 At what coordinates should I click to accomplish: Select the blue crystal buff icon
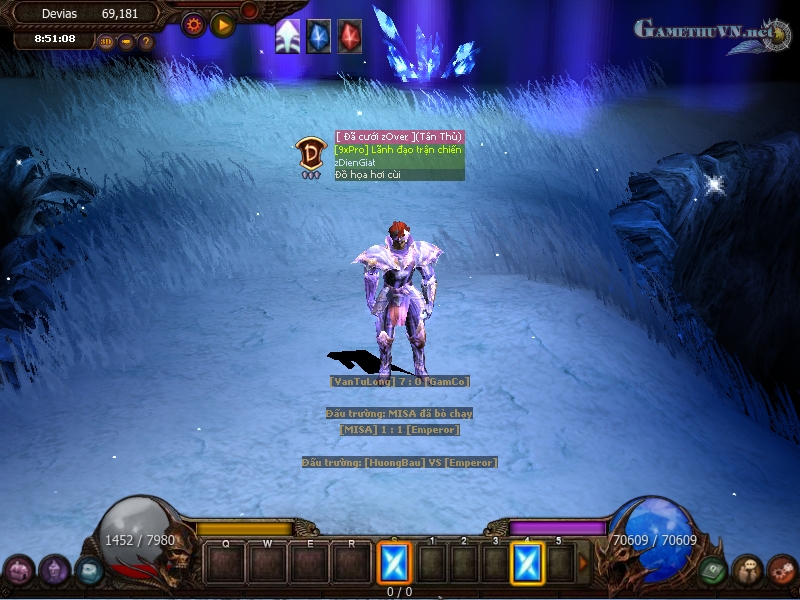tap(319, 36)
